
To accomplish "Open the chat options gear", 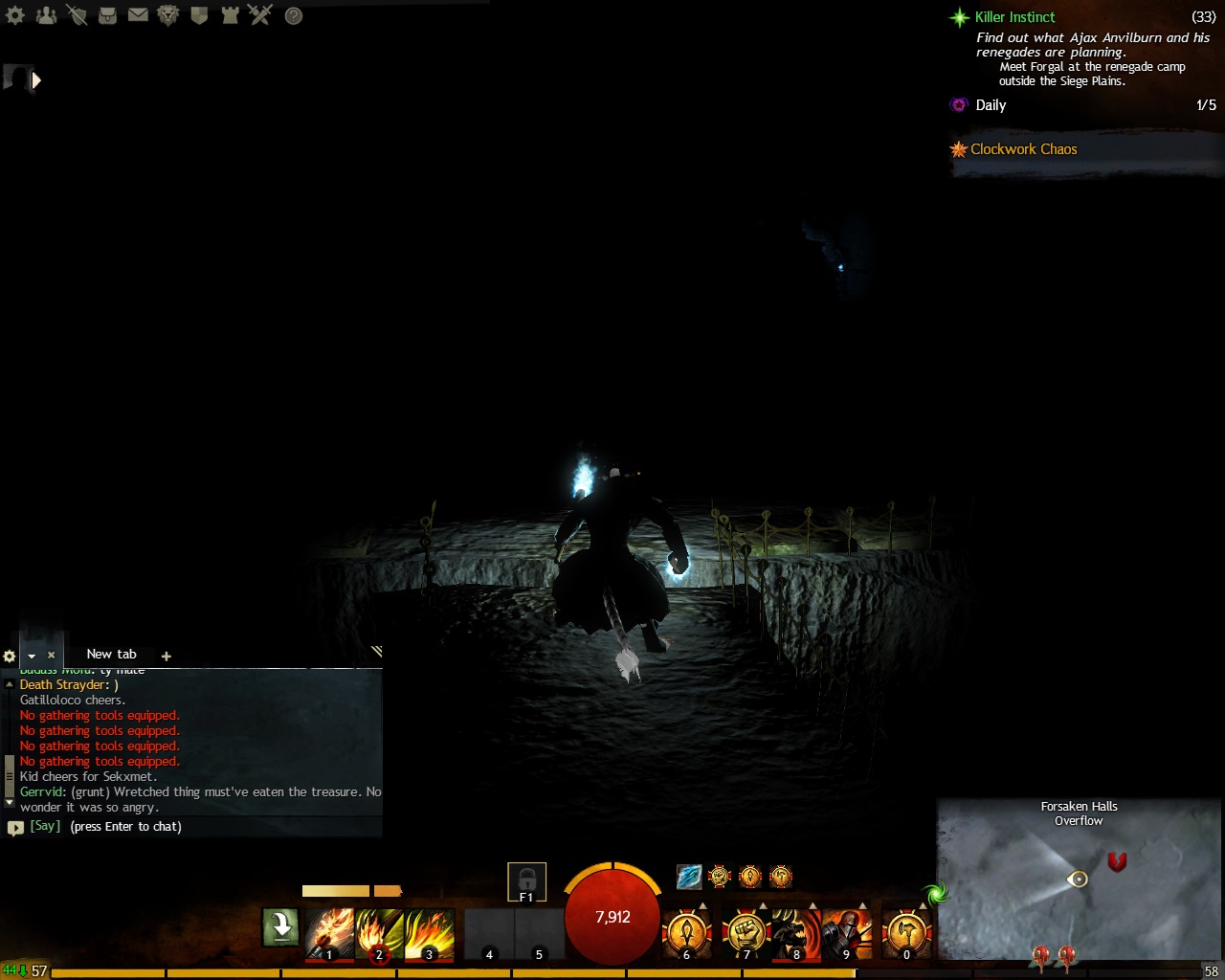I will coord(10,657).
